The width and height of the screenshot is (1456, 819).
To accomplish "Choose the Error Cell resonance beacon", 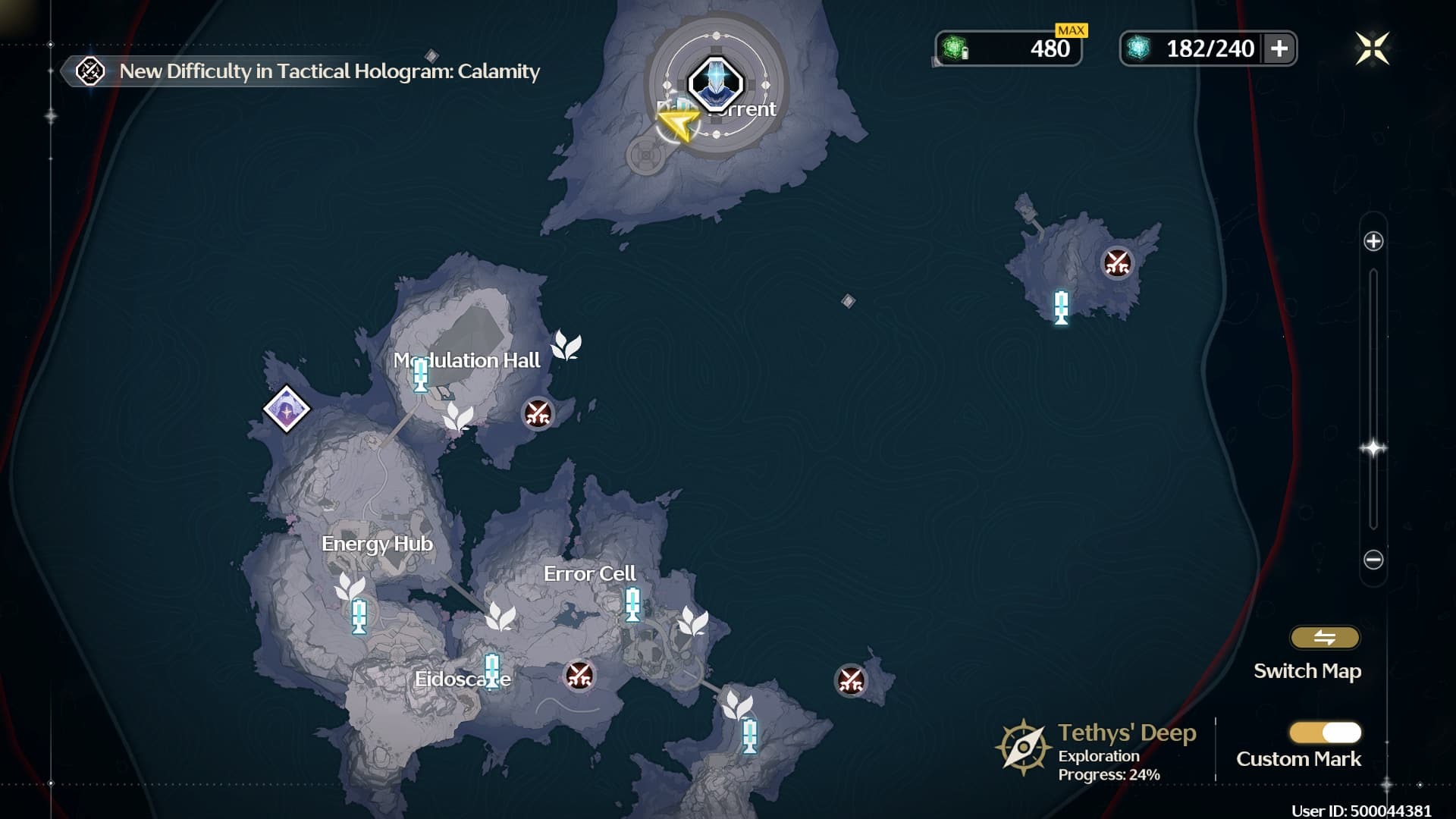I will coord(632,605).
